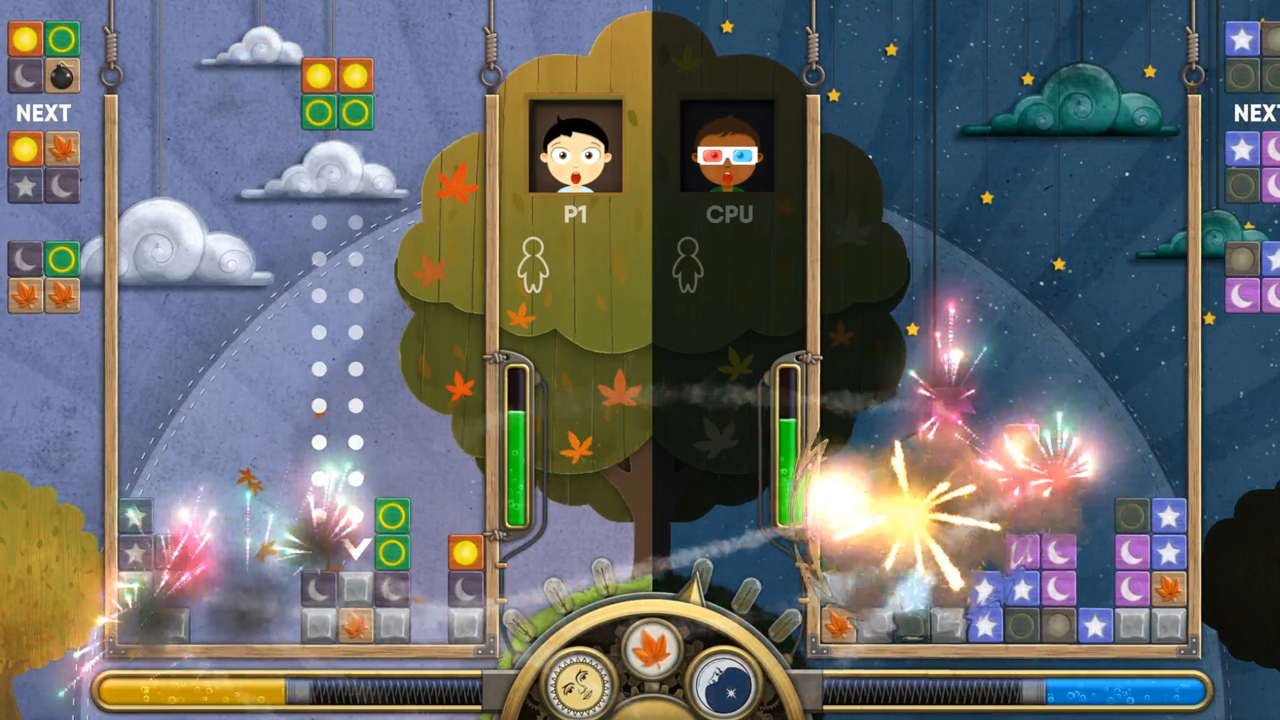Select the bomb tile in P1's queue
The width and height of the screenshot is (1280, 720).
pos(62,75)
